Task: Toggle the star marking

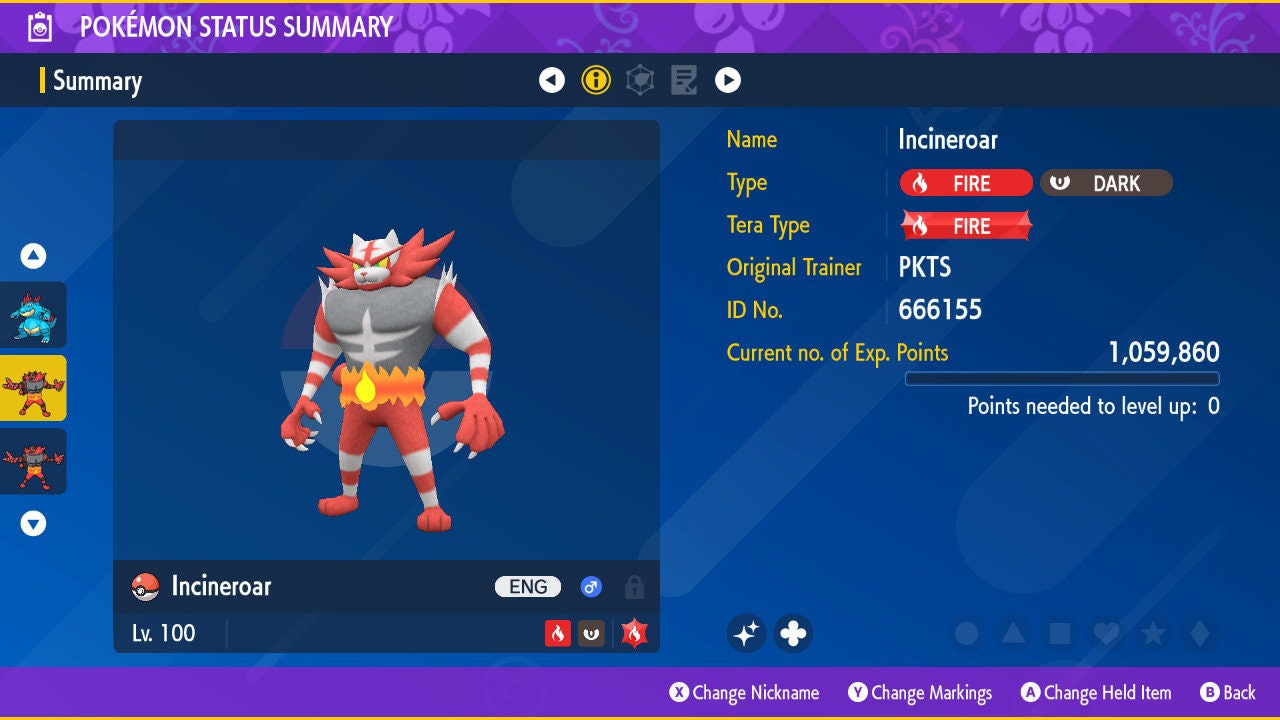Action: click(1152, 633)
